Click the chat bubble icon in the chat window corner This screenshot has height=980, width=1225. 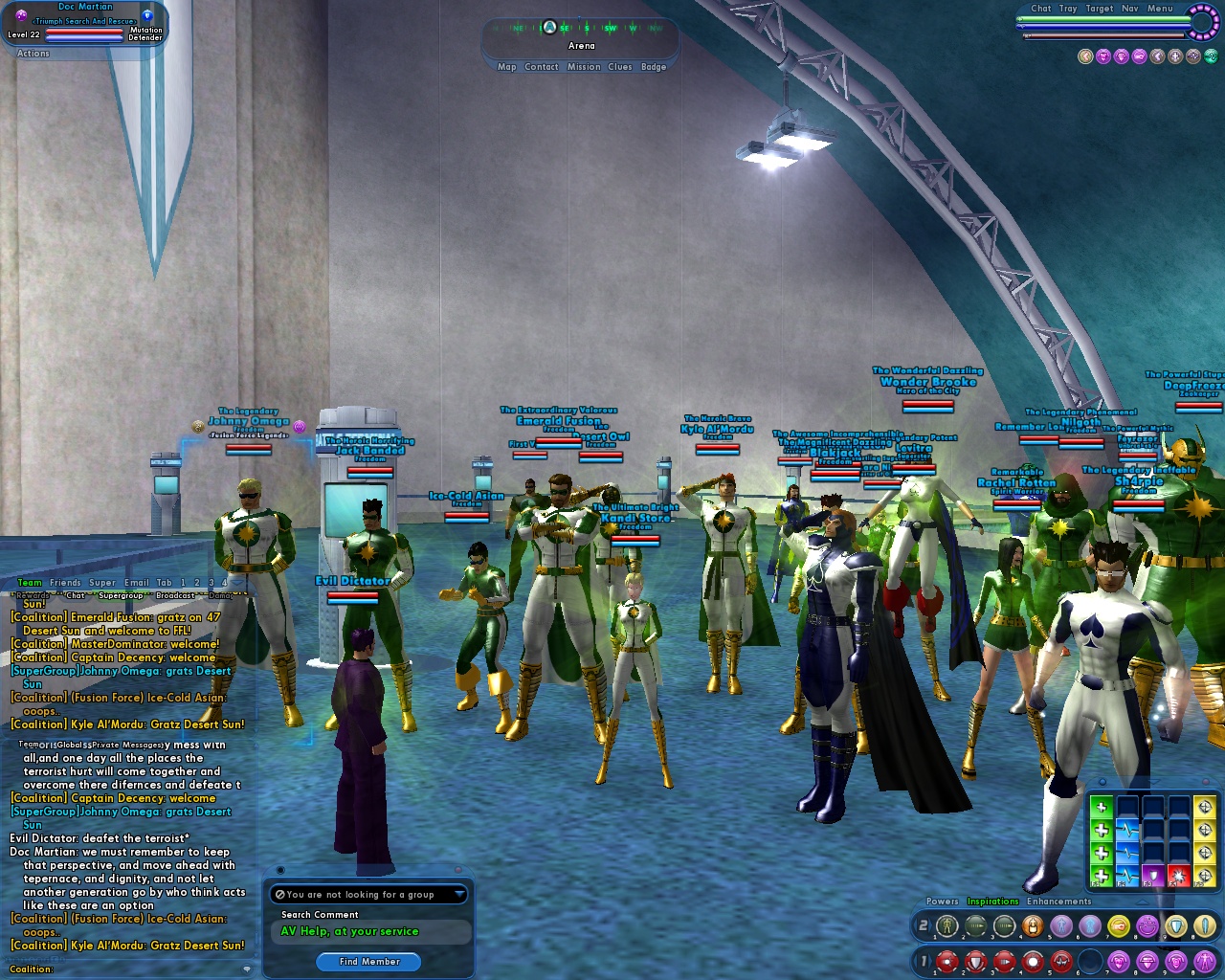coord(247,970)
